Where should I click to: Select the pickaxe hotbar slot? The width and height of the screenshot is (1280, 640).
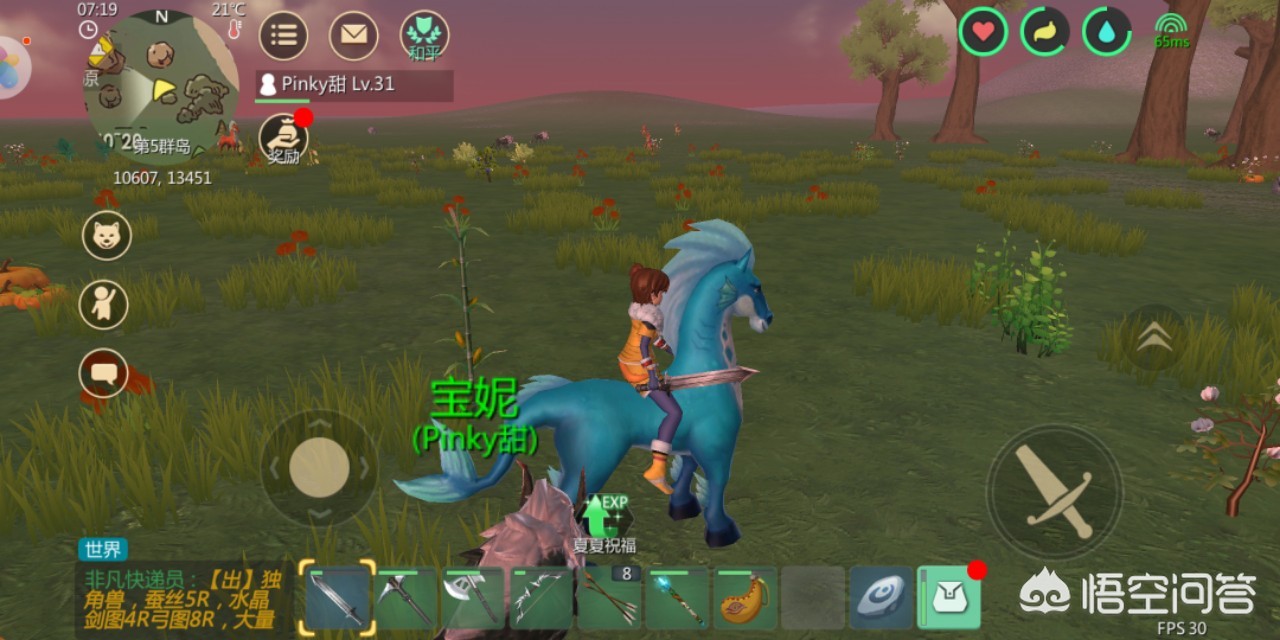click(x=406, y=598)
